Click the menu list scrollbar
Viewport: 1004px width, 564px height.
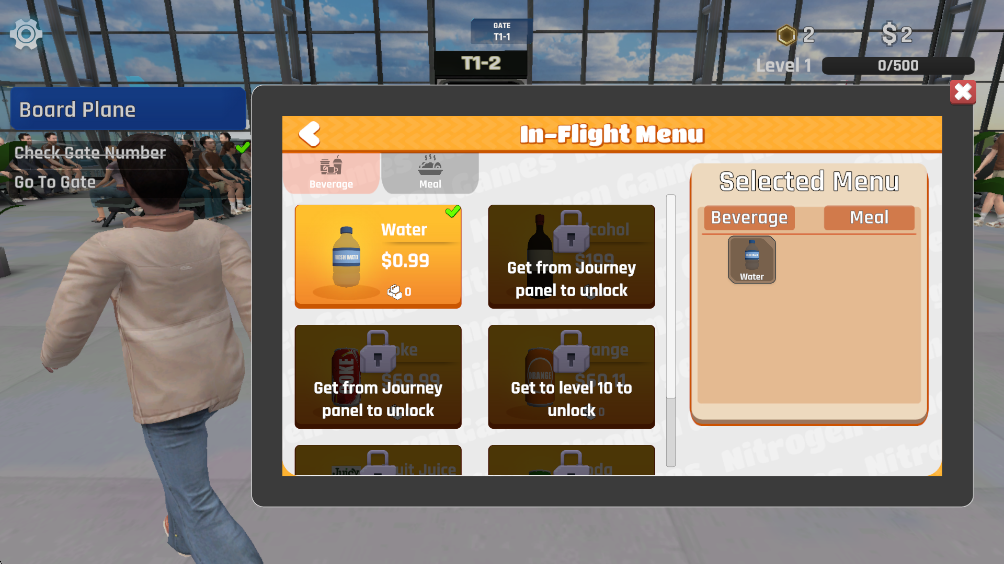pos(671,330)
